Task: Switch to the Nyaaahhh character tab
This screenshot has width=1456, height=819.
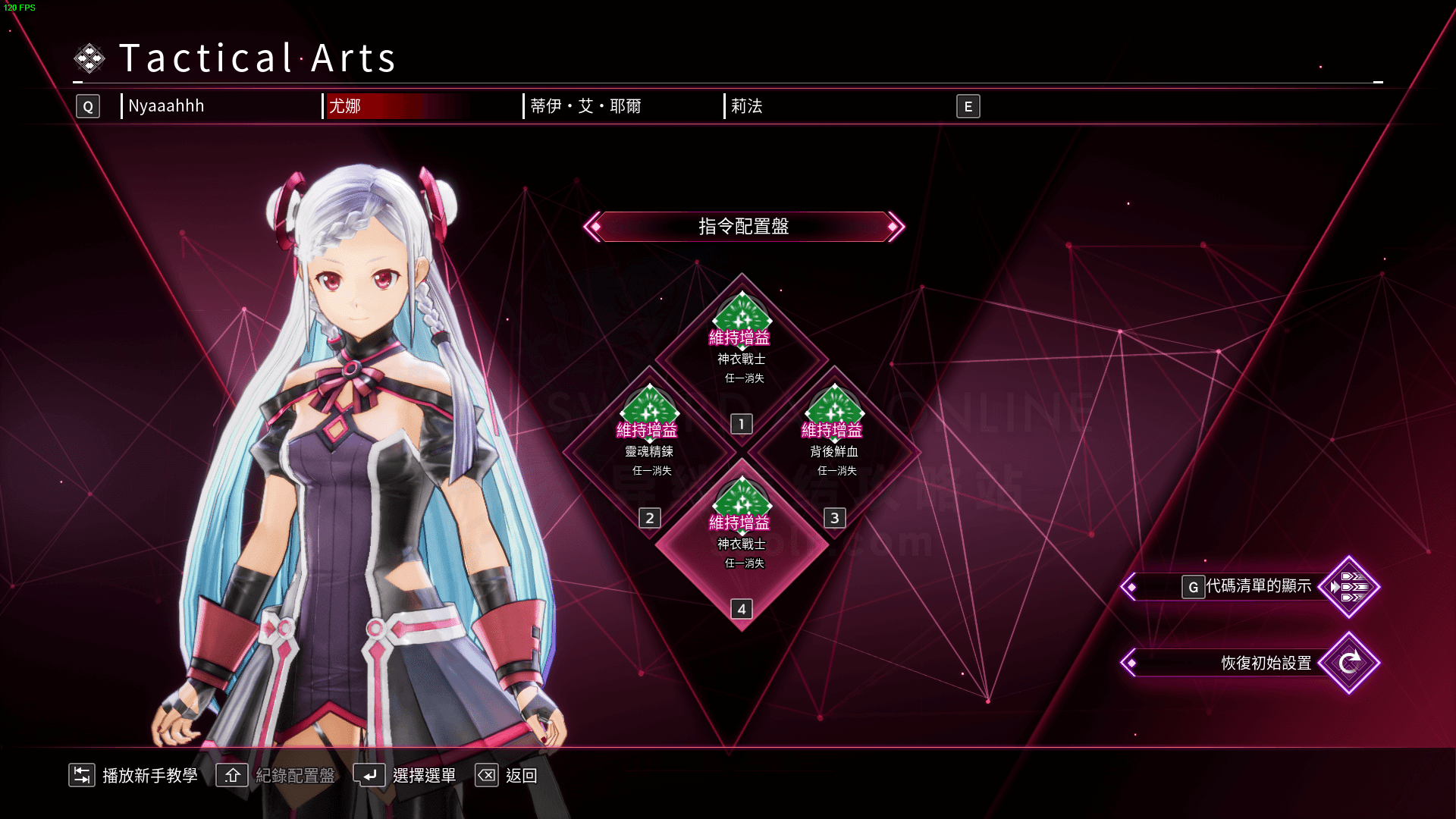Action: point(166,106)
